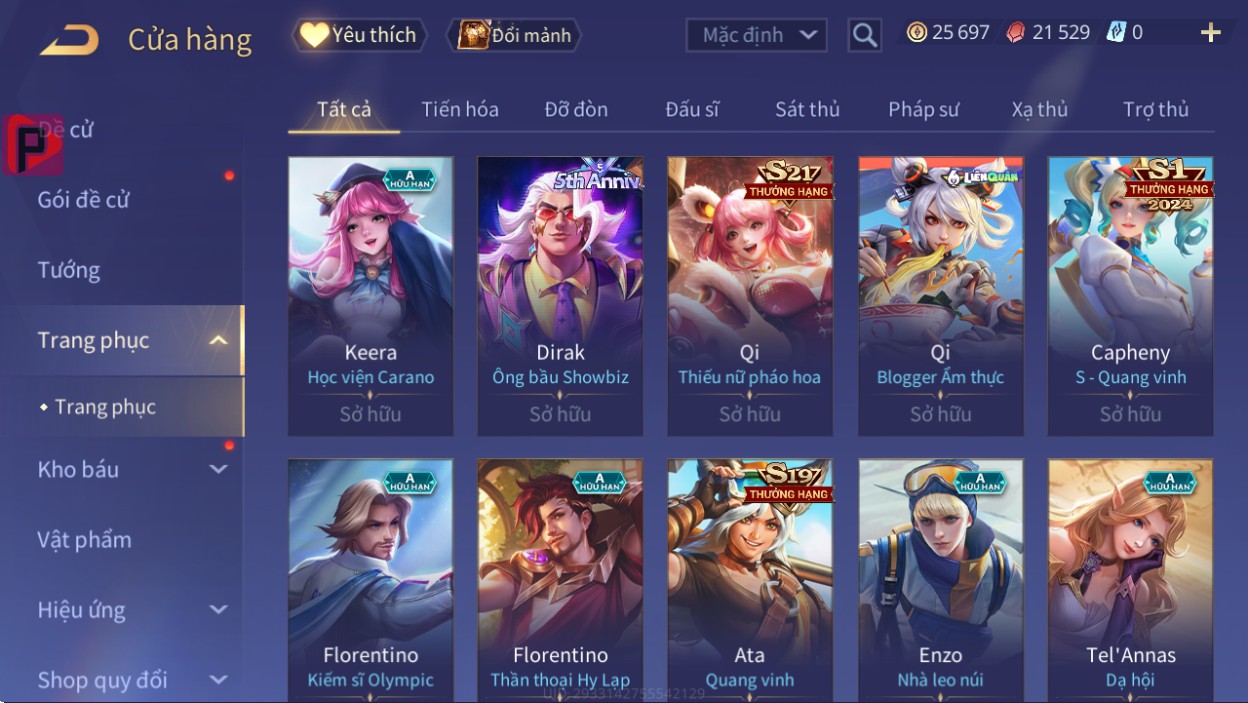The height and width of the screenshot is (703, 1248).
Task: Switch to the Tiến hóa tab
Action: 460,109
